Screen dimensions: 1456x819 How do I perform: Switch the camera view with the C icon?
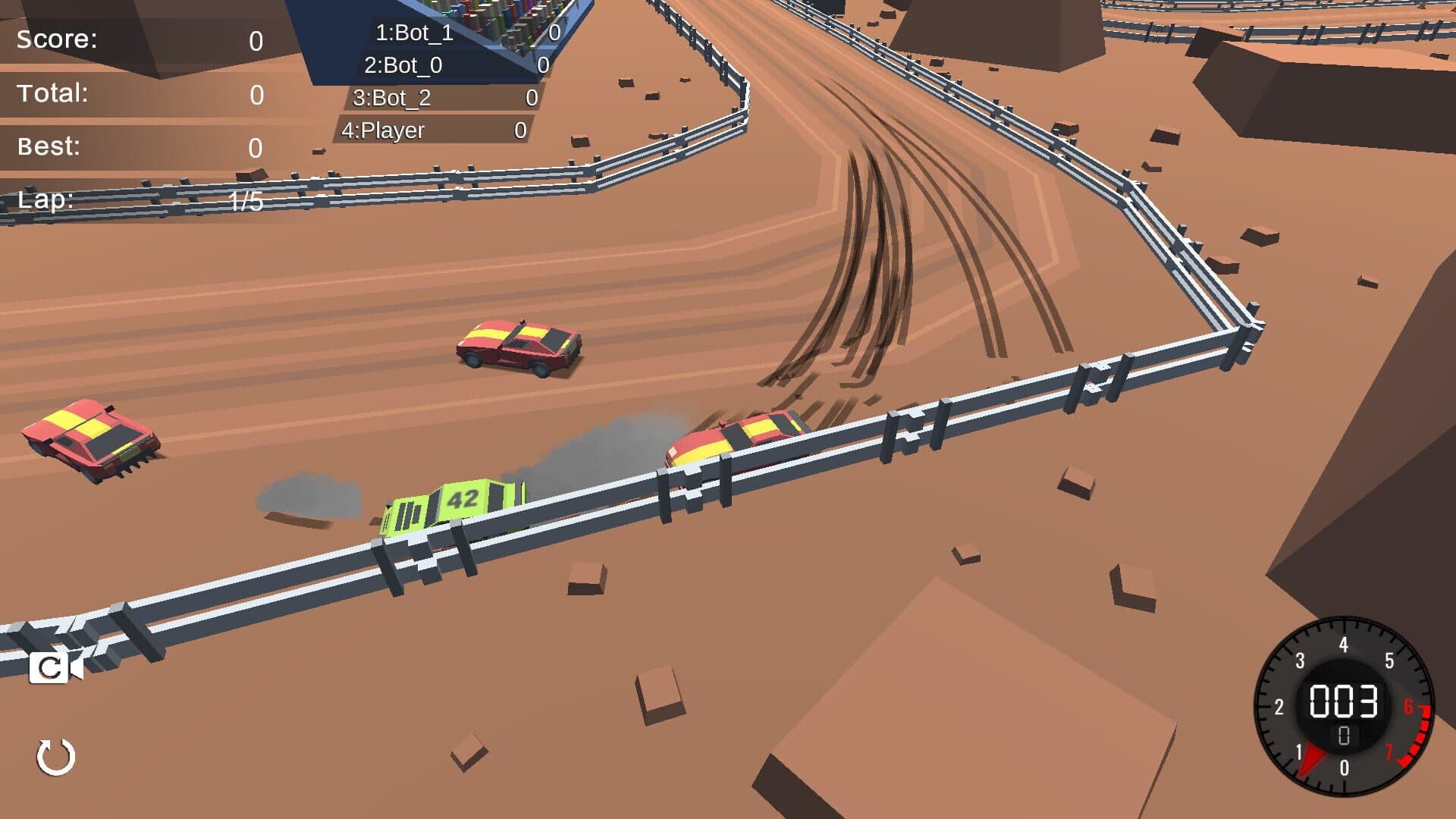(55, 668)
